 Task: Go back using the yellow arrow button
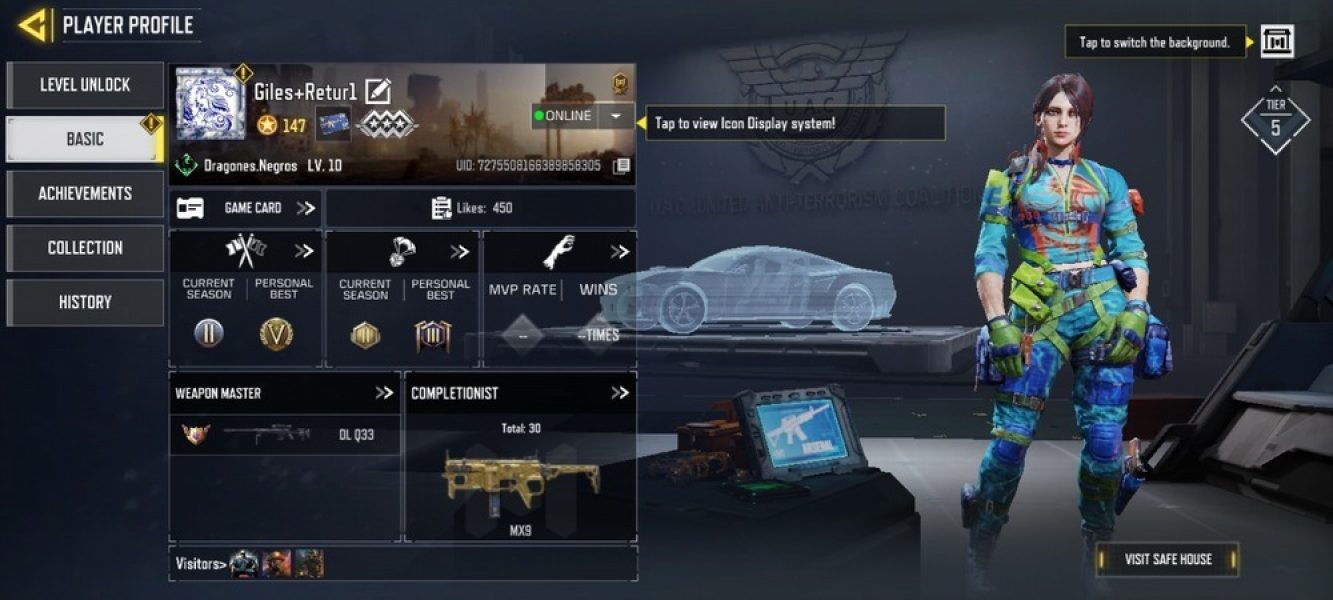click(35, 25)
